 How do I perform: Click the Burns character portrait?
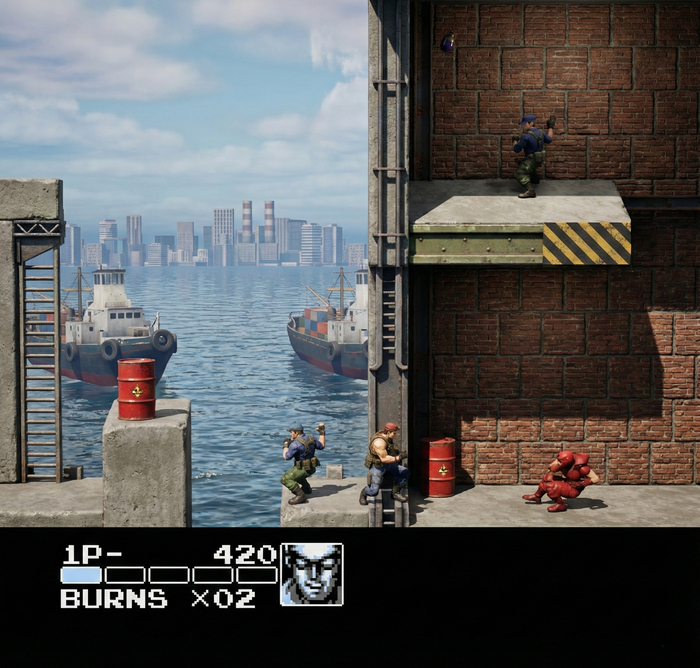pos(311,574)
